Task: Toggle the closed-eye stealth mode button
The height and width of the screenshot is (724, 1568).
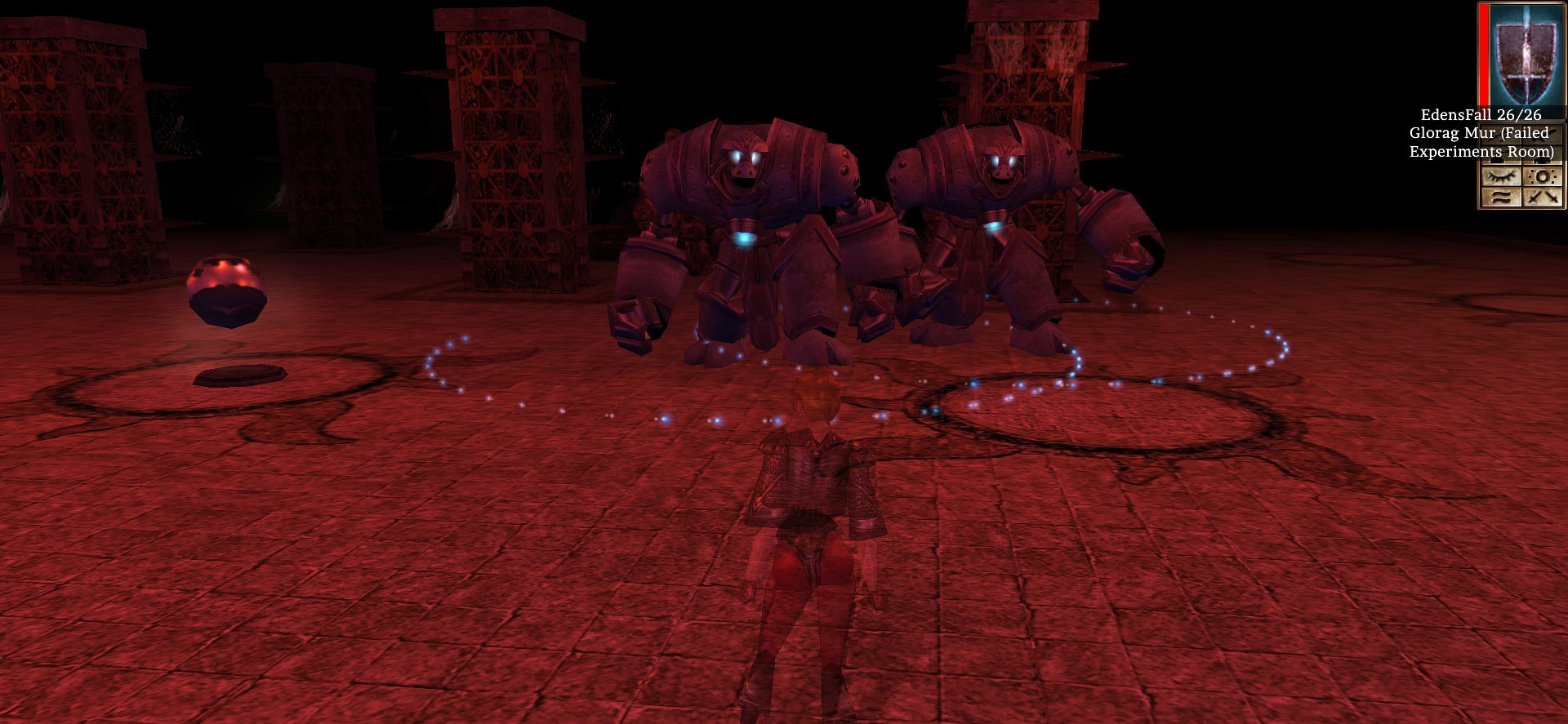Action: pyautogui.click(x=1501, y=176)
